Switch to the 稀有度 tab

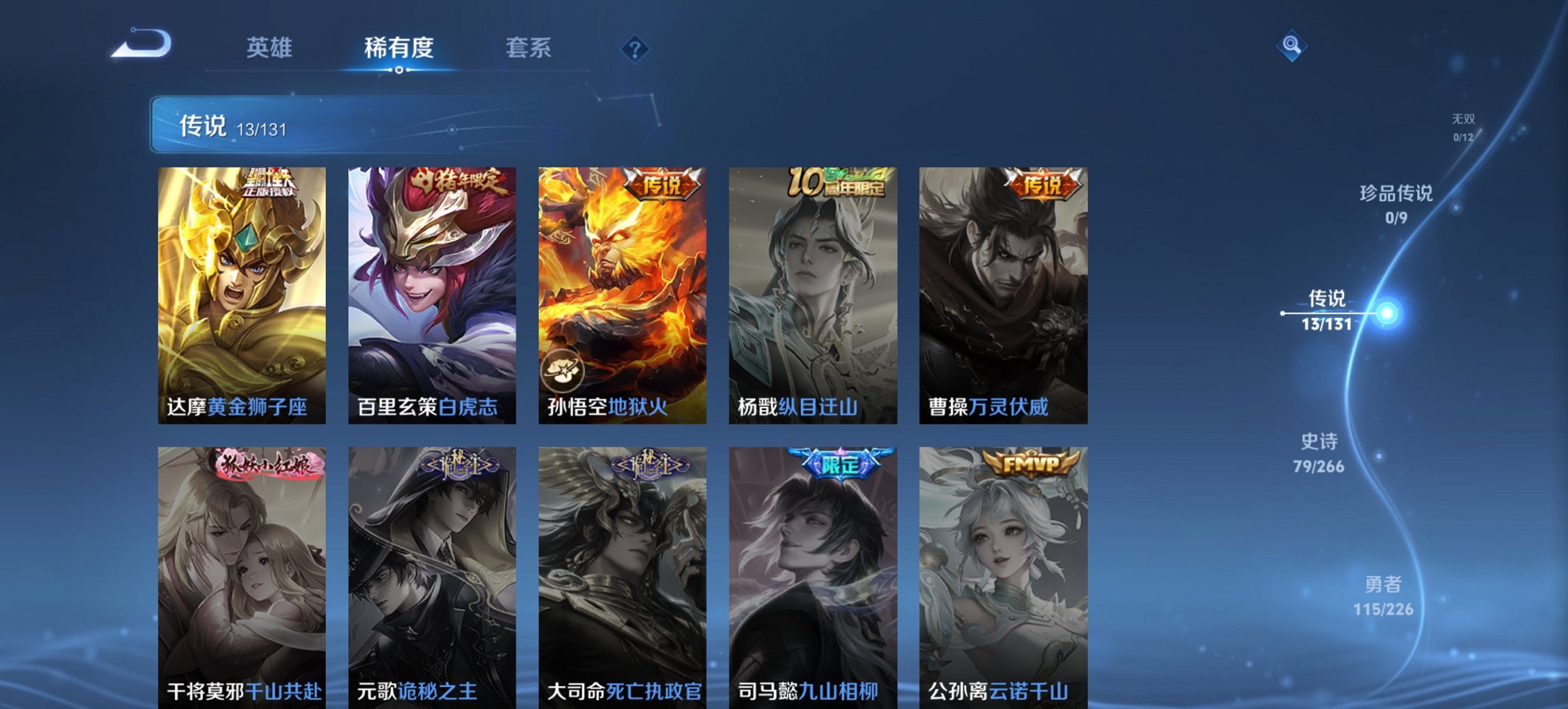pos(398,48)
